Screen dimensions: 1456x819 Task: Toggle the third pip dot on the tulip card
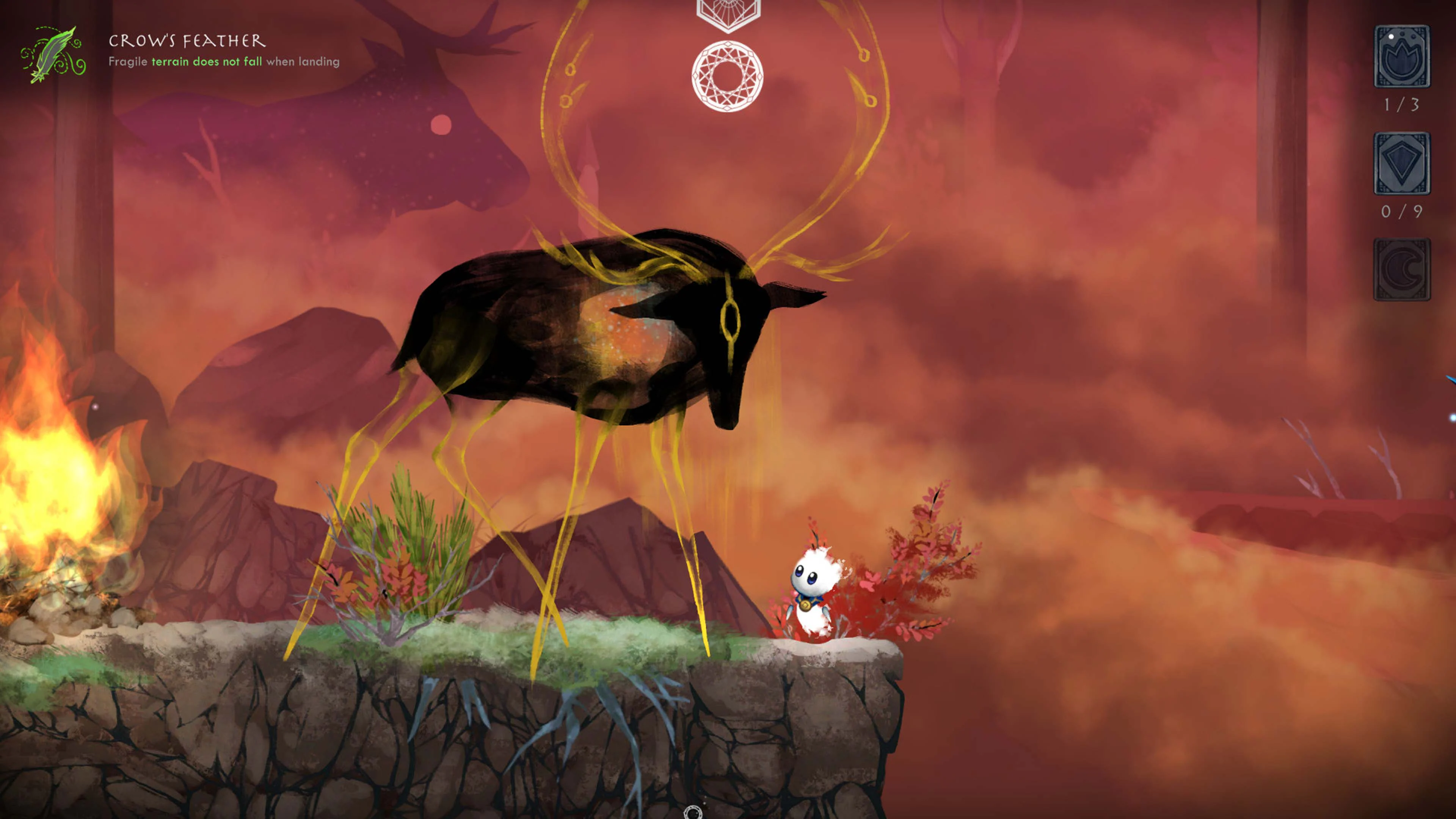(x=1414, y=37)
